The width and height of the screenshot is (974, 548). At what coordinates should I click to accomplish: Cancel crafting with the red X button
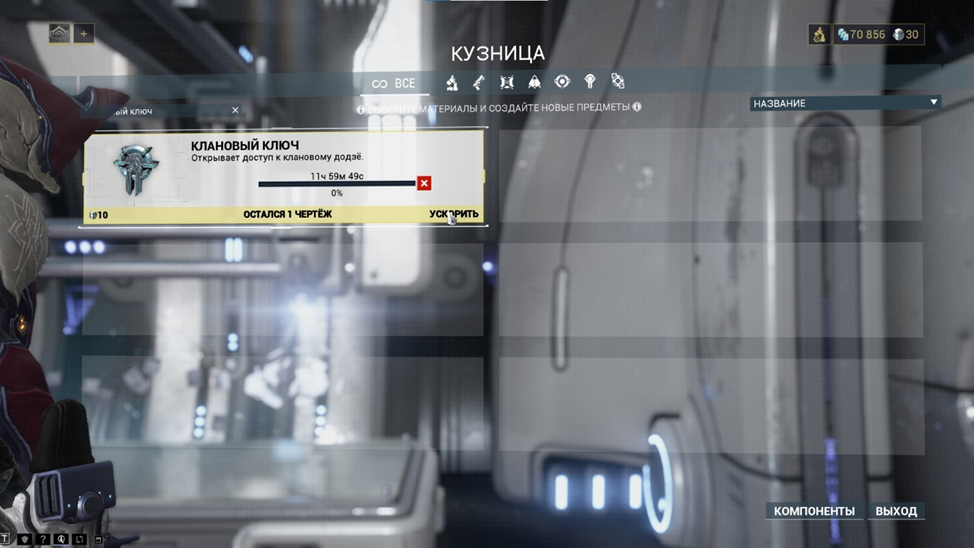pyautogui.click(x=424, y=183)
